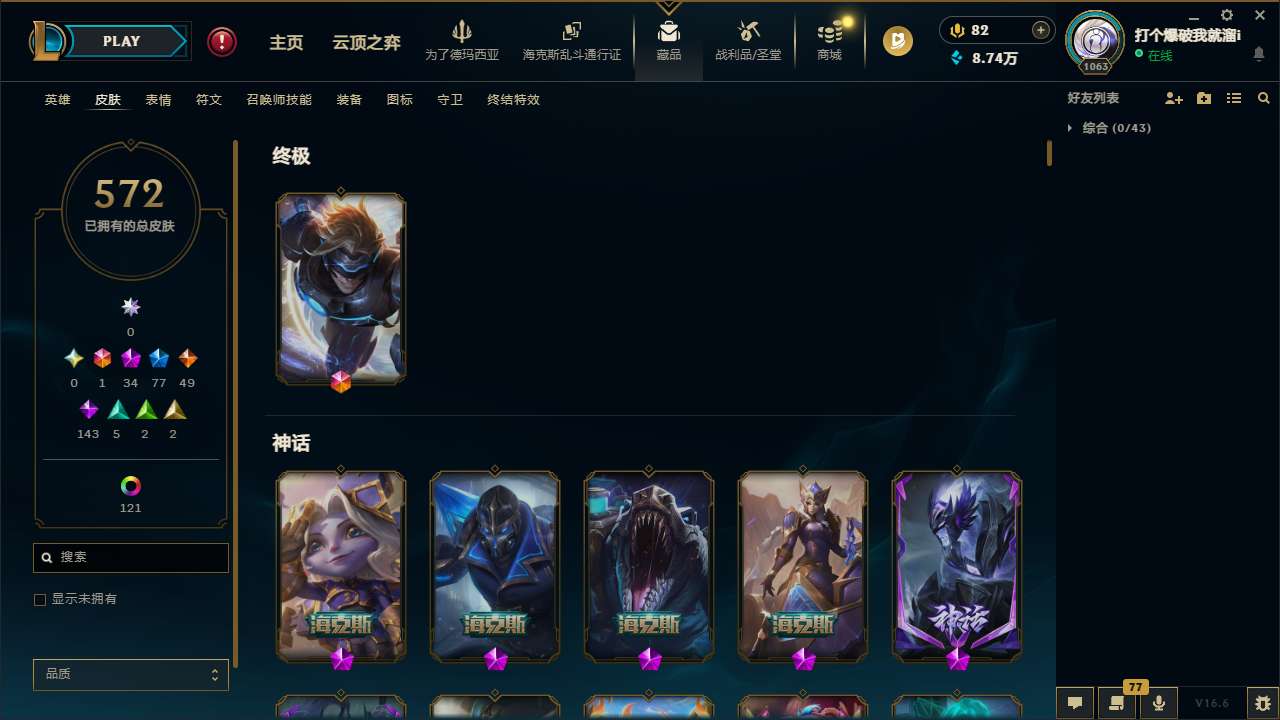Click the microphone icon in bottom bar
Viewport: 1280px width, 720px height.
coord(1158,703)
